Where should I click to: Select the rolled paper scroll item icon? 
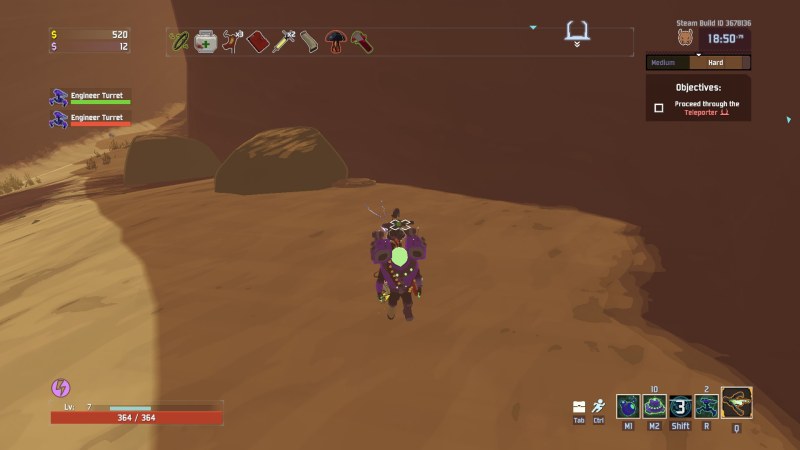[x=310, y=42]
